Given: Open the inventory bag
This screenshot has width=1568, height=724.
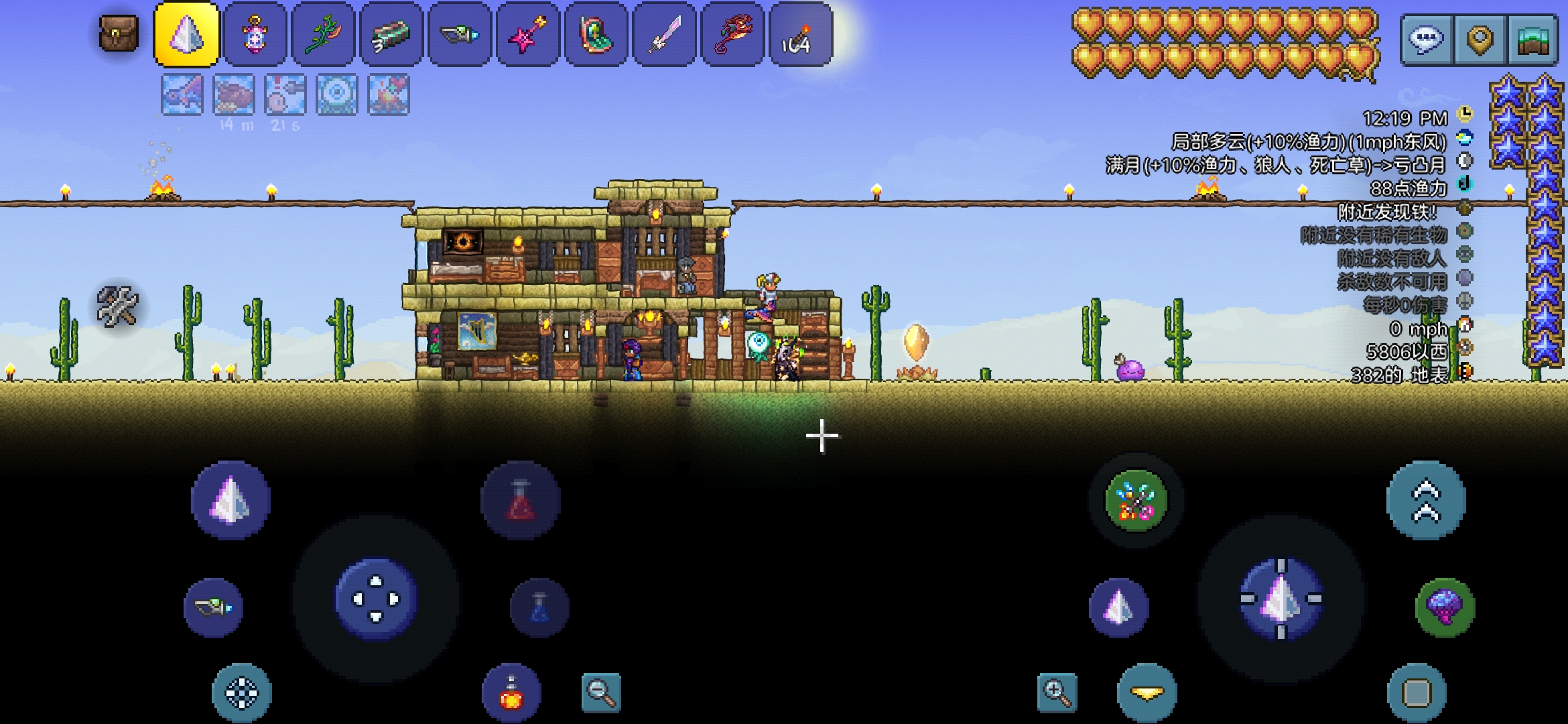Looking at the screenshot, I should (119, 34).
